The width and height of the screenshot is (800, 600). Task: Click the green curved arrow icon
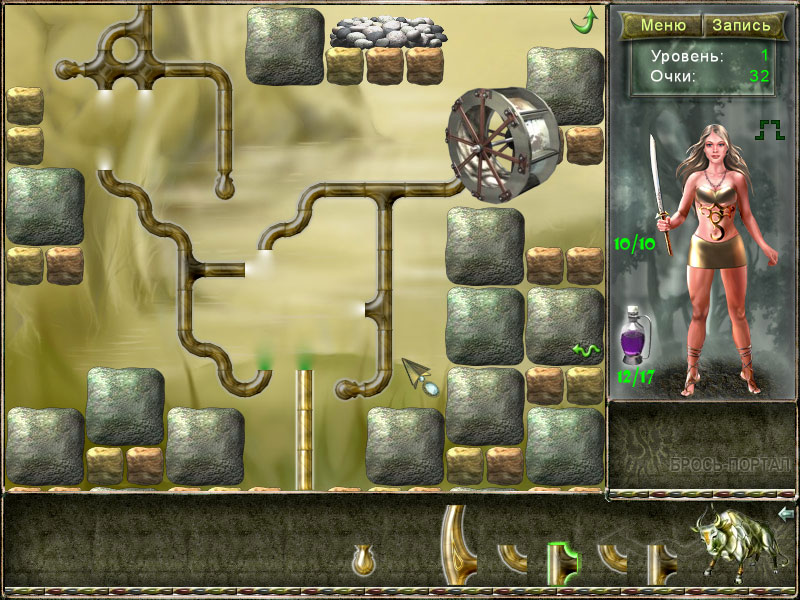(583, 19)
